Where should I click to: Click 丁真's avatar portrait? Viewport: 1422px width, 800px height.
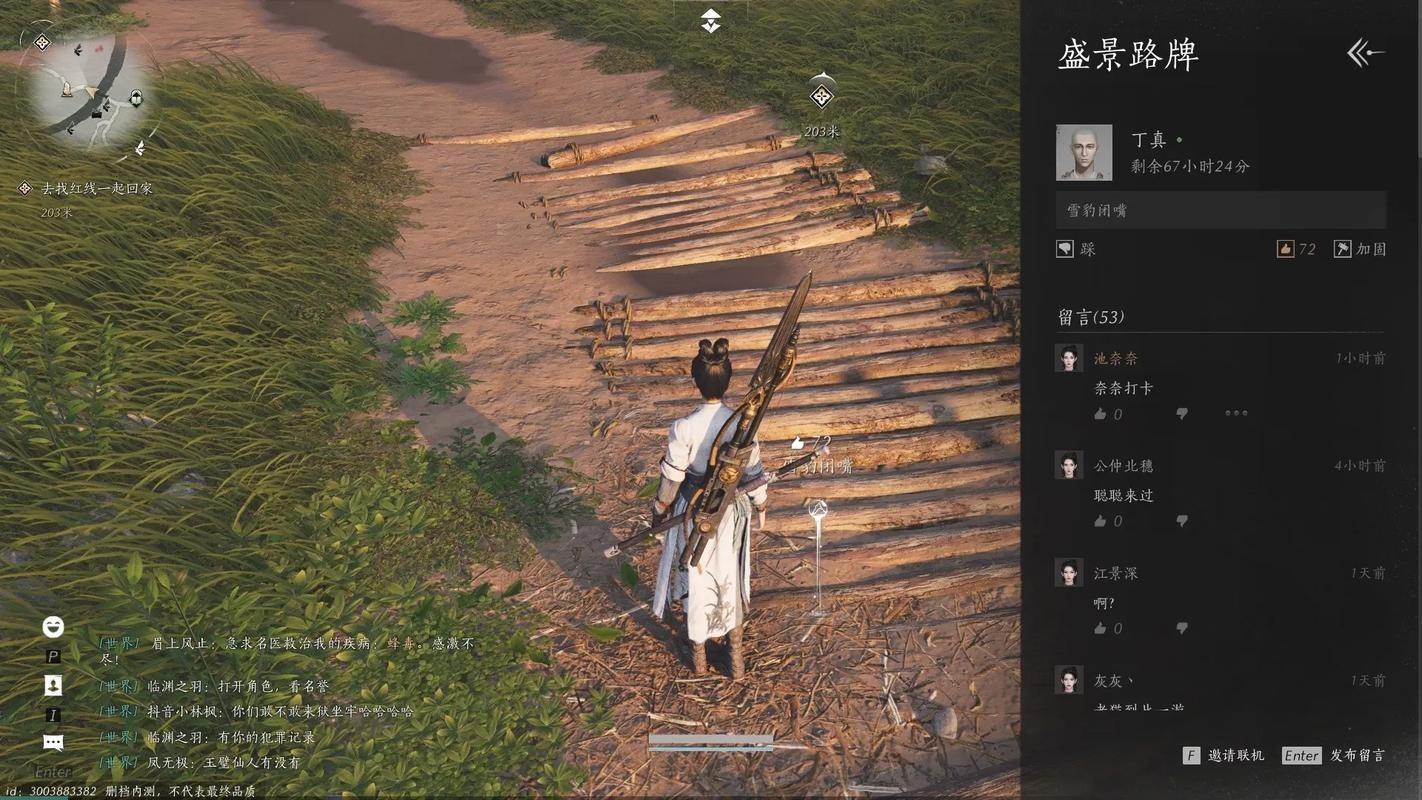pos(1084,153)
